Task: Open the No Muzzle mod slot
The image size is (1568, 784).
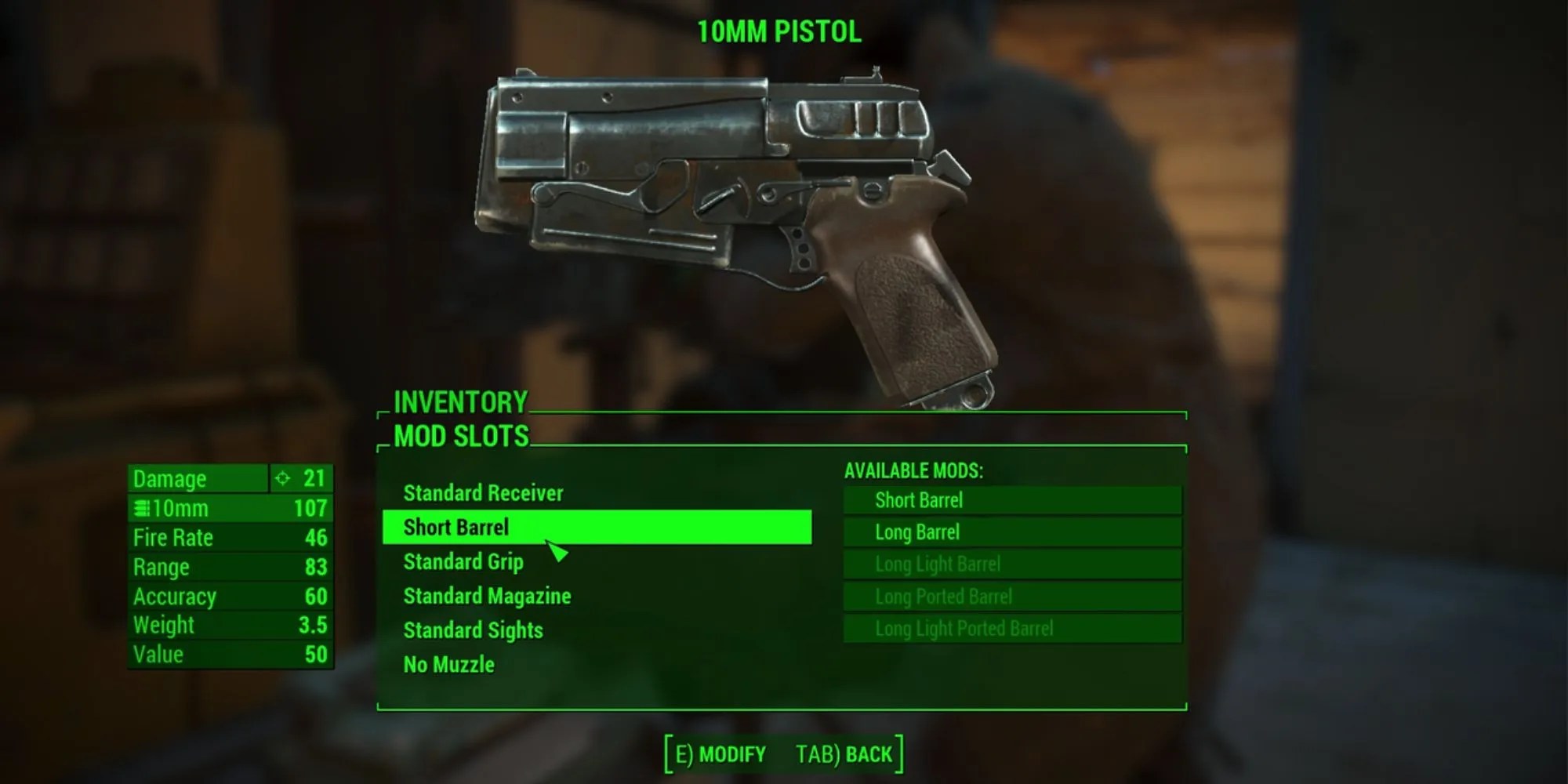Action: click(x=448, y=665)
